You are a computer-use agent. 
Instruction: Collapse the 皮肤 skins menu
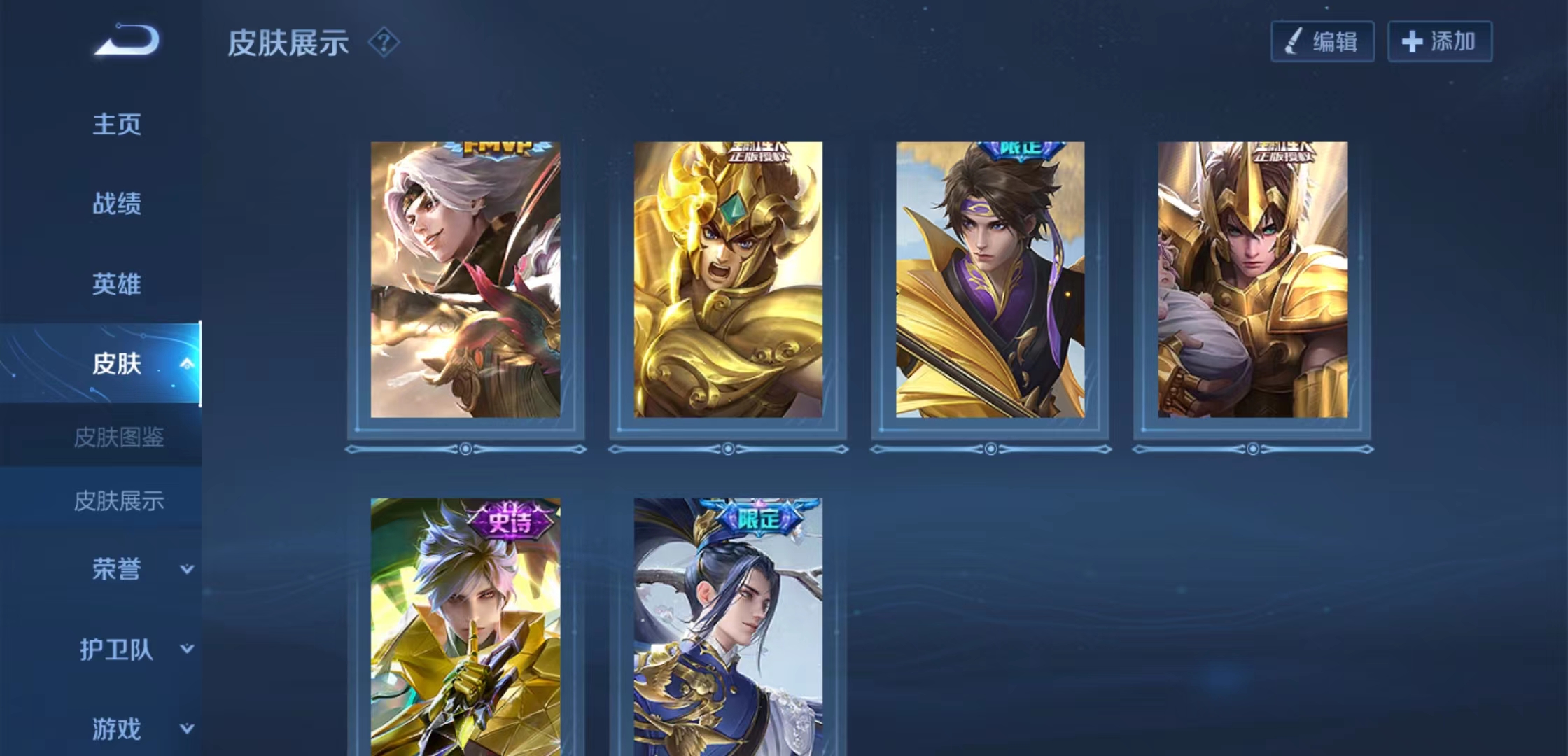(x=186, y=363)
